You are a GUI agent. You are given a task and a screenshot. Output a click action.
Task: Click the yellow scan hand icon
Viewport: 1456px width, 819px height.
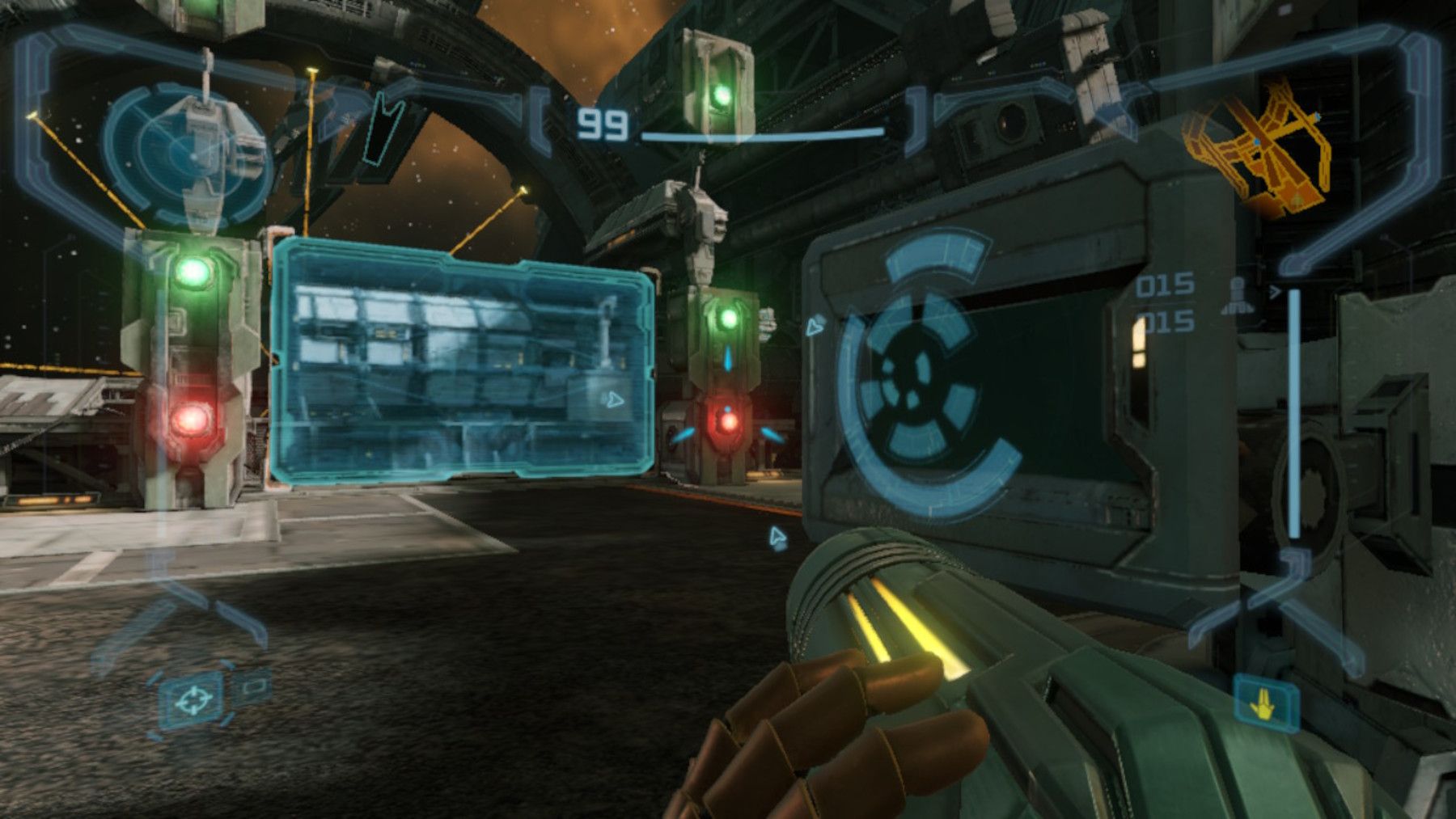1265,703
